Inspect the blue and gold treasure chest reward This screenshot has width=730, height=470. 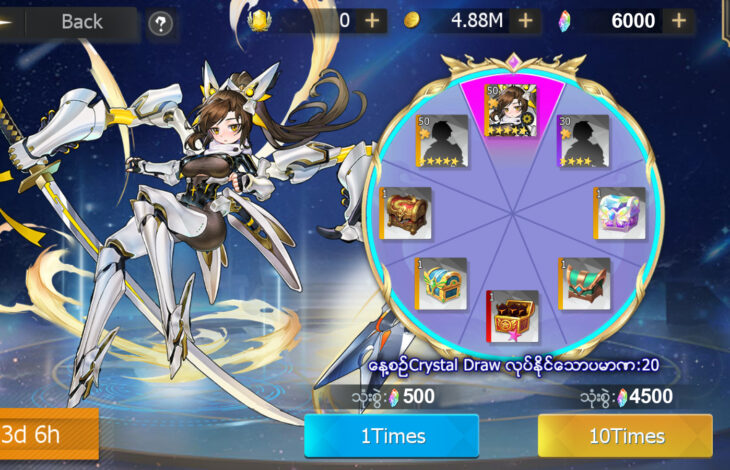click(440, 284)
